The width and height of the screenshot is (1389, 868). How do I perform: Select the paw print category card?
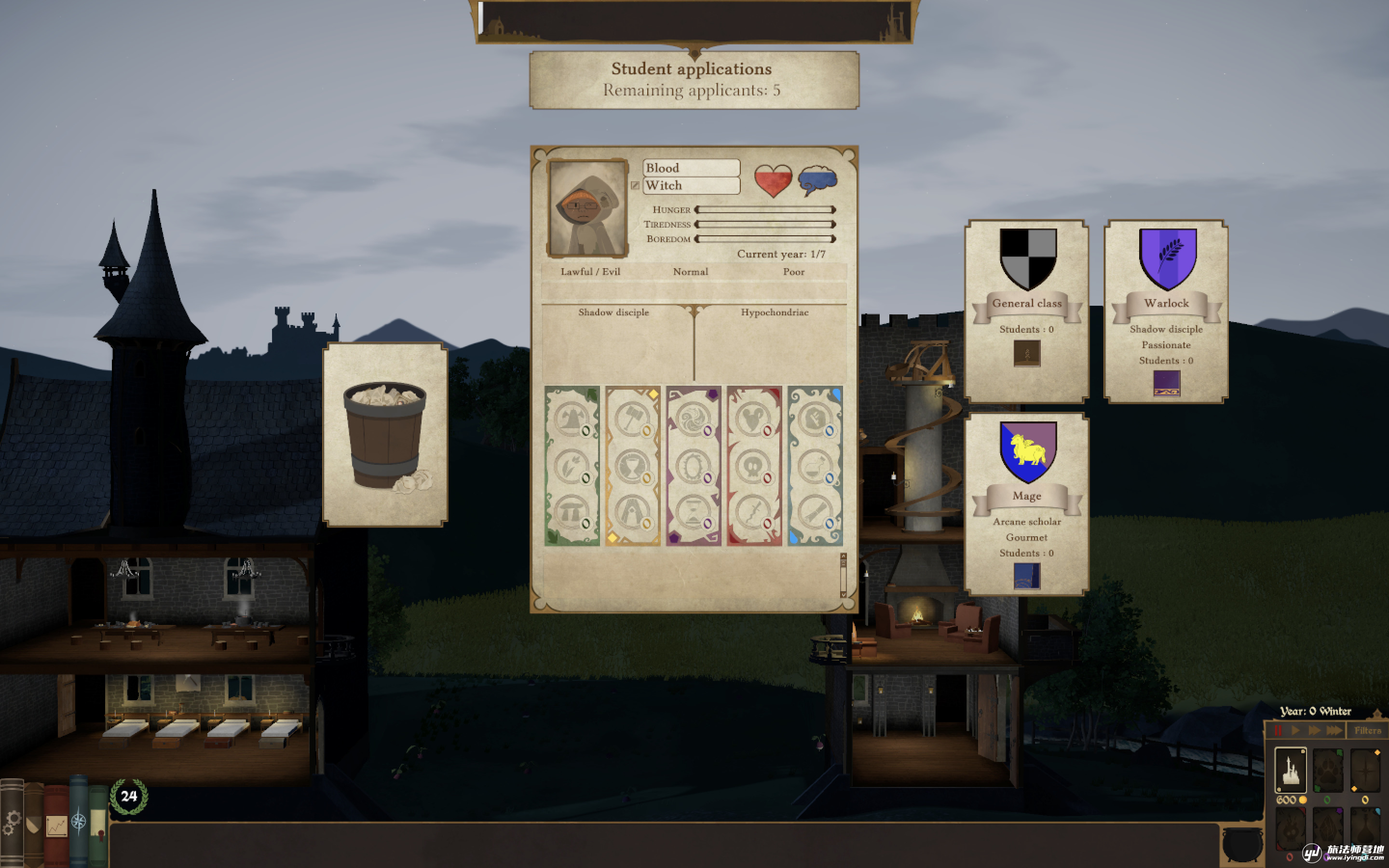(1328, 770)
